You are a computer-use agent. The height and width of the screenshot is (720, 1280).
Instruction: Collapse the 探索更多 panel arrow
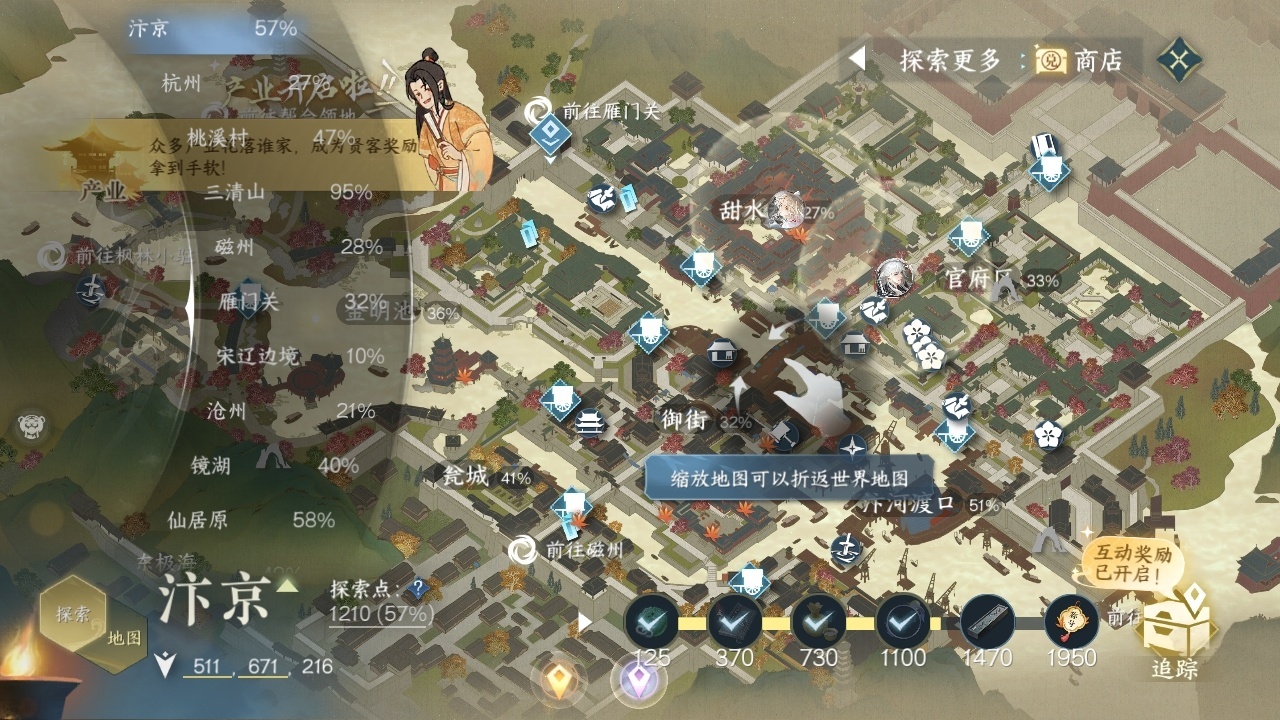[856, 59]
